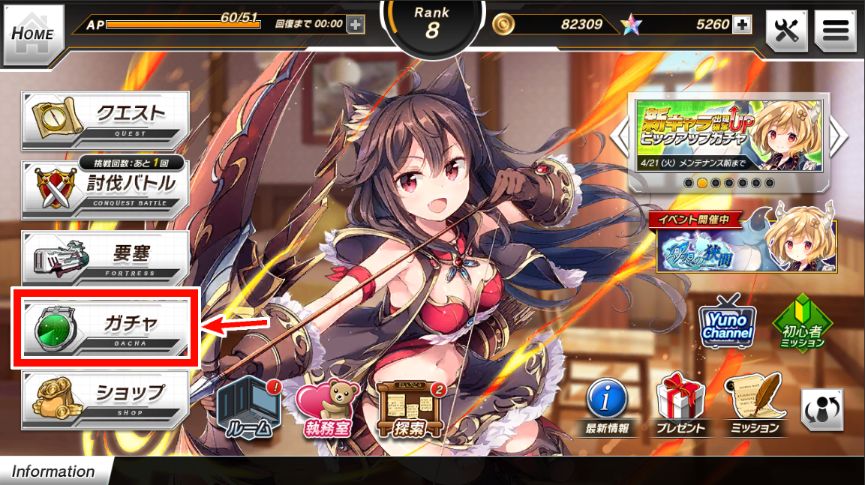Open the 要塞 fortress menu
The image size is (865, 485).
[x=105, y=257]
